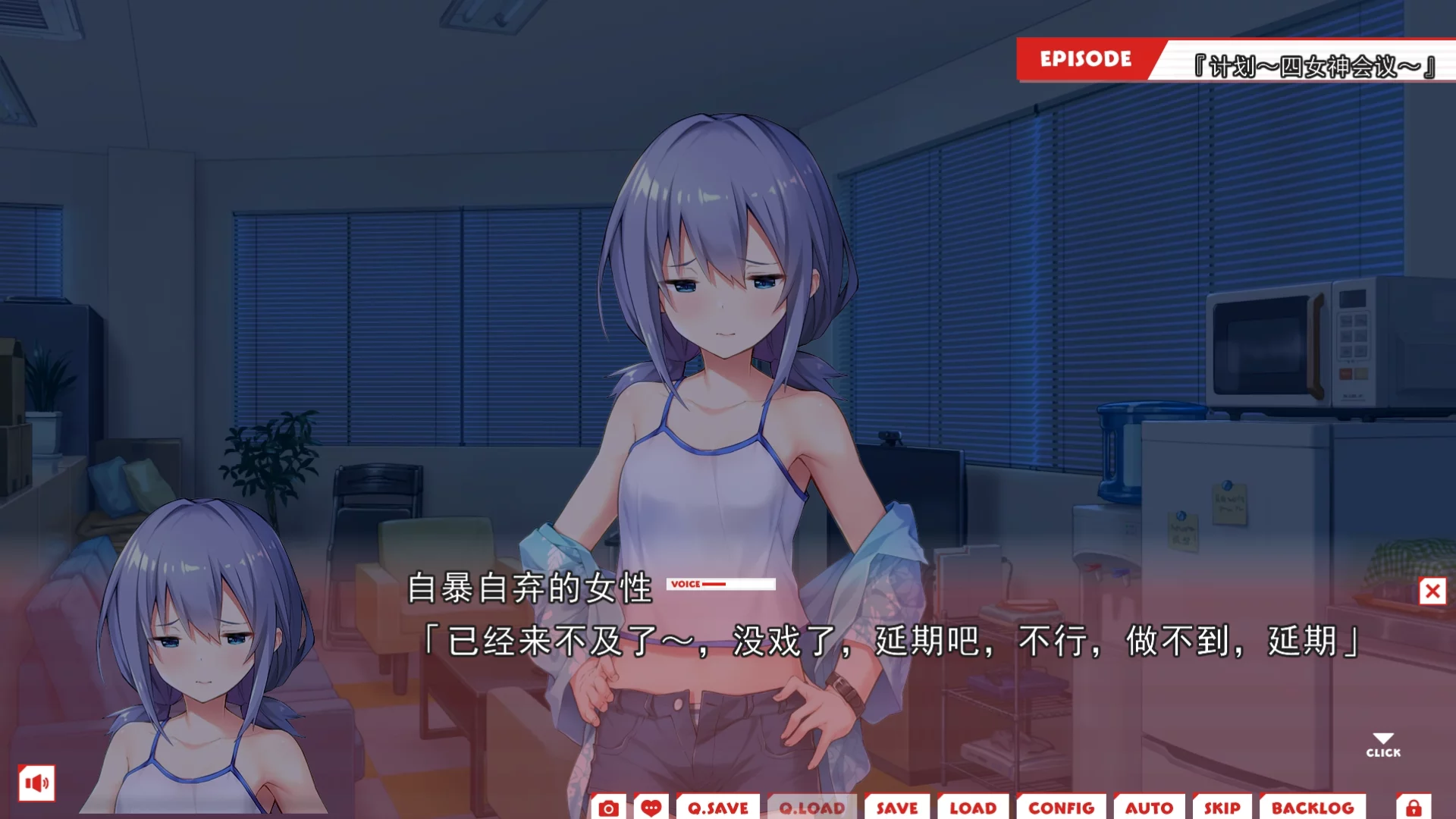Image resolution: width=1456 pixels, height=819 pixels.
Task: Click the Q.LOAD quick load button
Action: coord(811,808)
